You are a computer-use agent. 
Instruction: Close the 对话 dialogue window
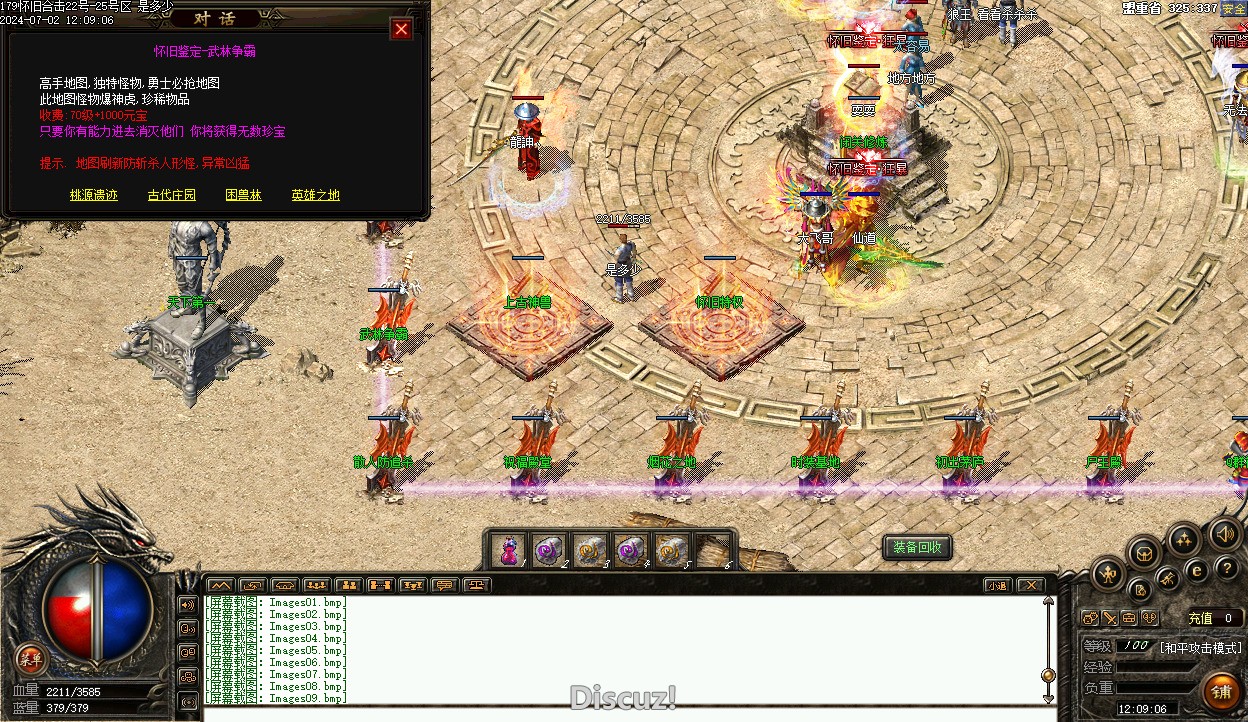click(x=401, y=29)
